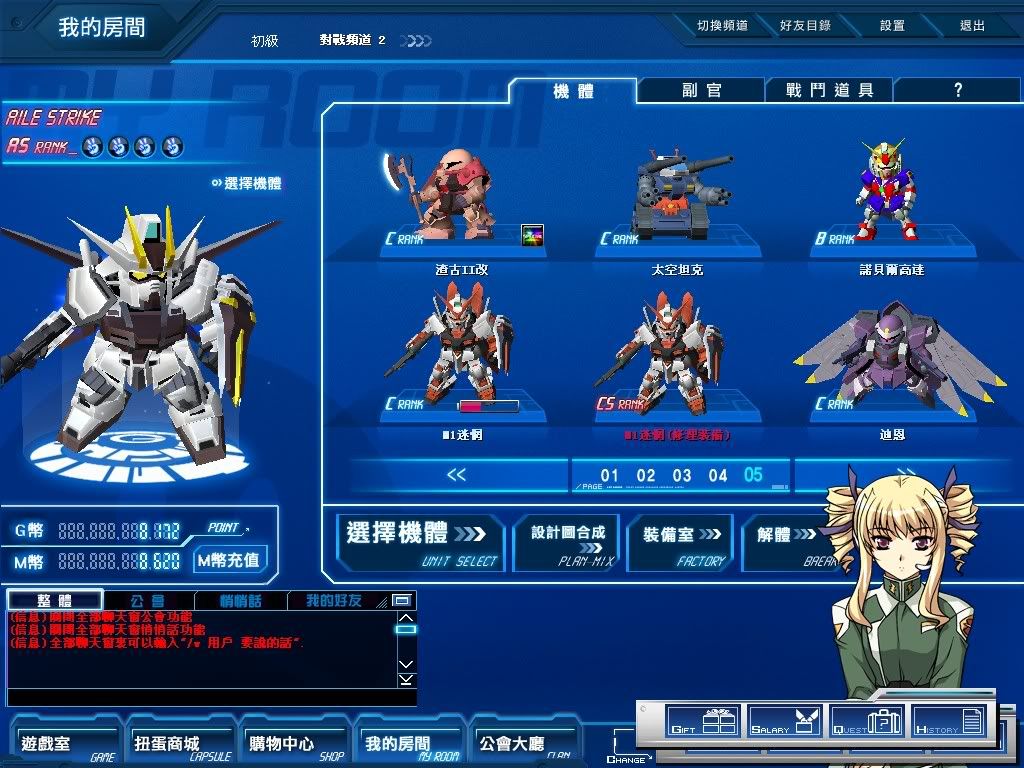The image size is (1024, 768).
Task: Click the M幣充值 recharge button
Action: click(230, 560)
